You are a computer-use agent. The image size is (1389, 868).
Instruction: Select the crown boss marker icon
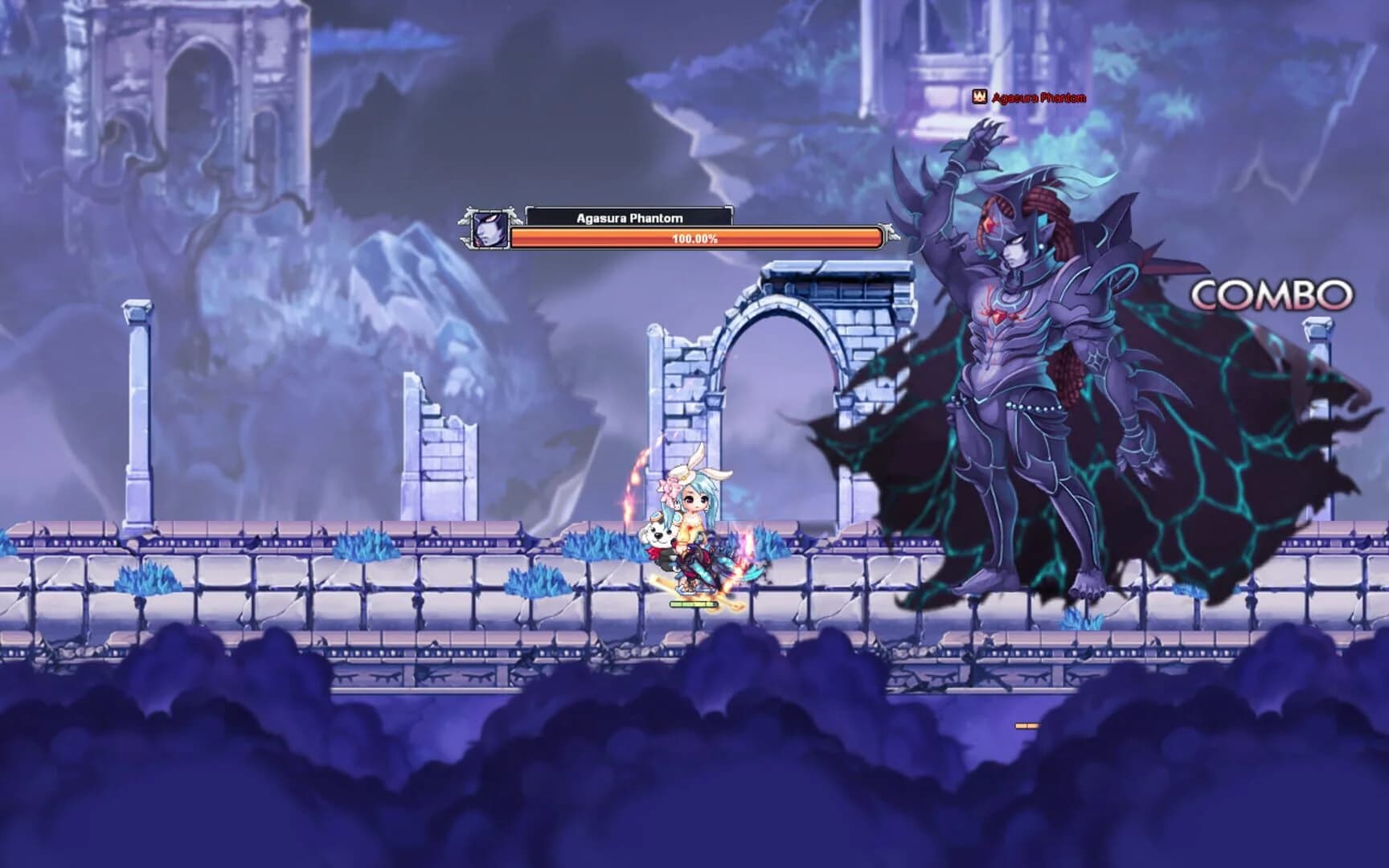[x=978, y=96]
